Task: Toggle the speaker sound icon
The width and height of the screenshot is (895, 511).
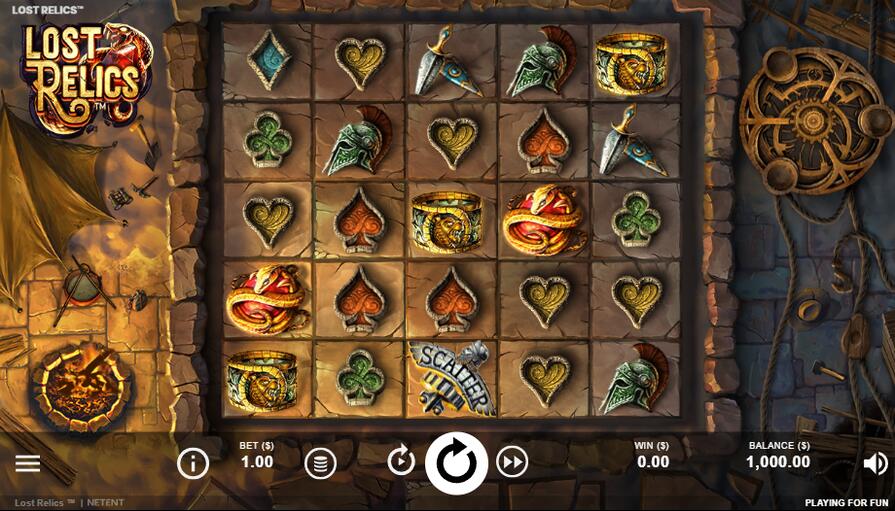Action: (x=875, y=463)
